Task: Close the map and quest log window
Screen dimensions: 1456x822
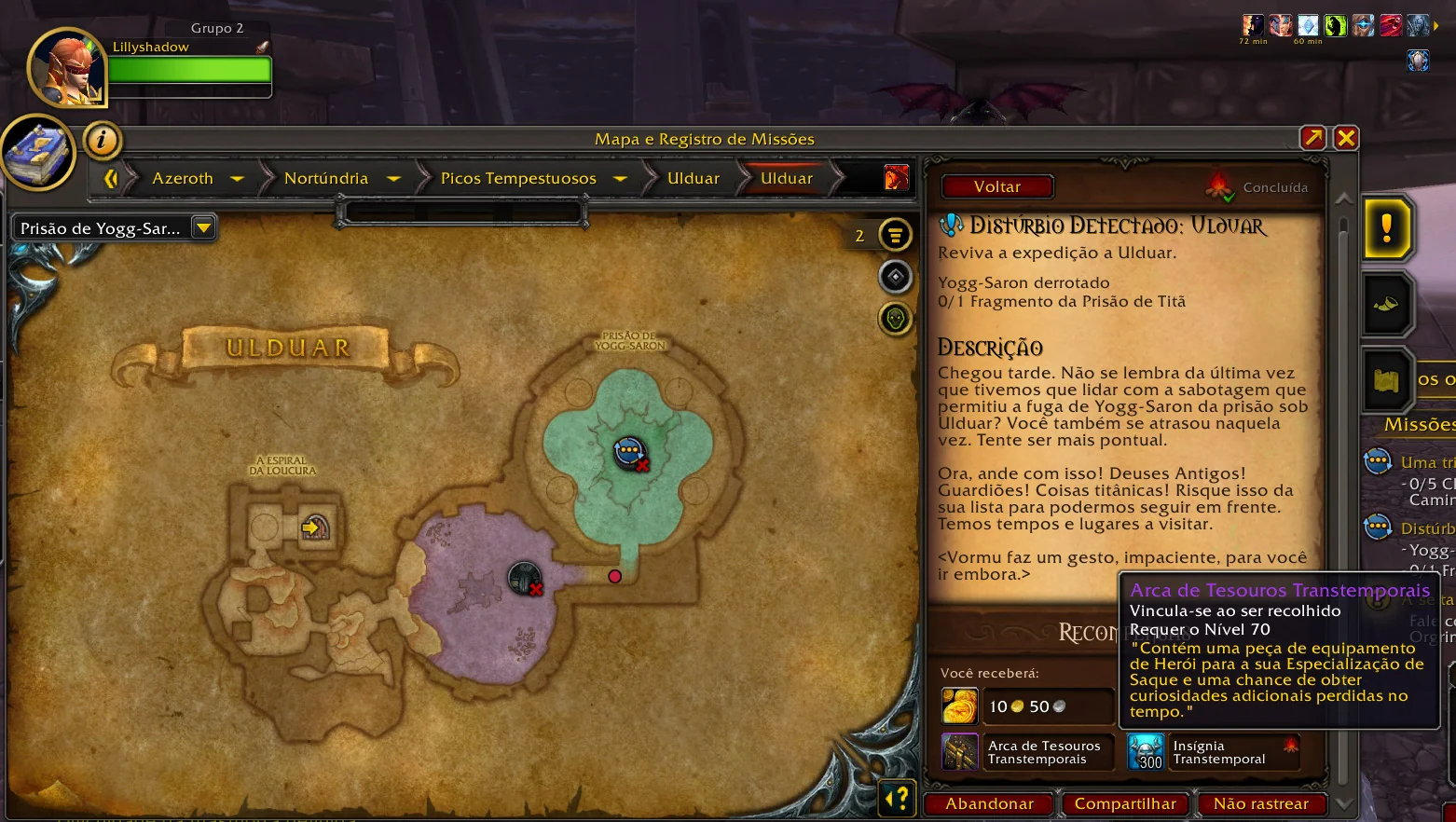Action: click(x=1345, y=139)
